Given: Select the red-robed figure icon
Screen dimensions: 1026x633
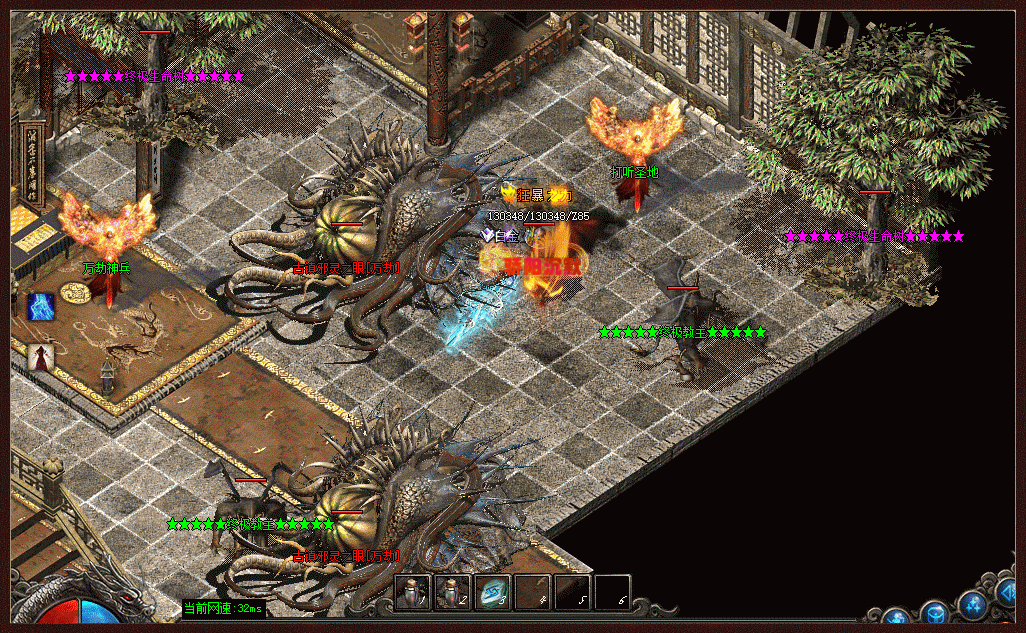Looking at the screenshot, I should tap(40, 356).
